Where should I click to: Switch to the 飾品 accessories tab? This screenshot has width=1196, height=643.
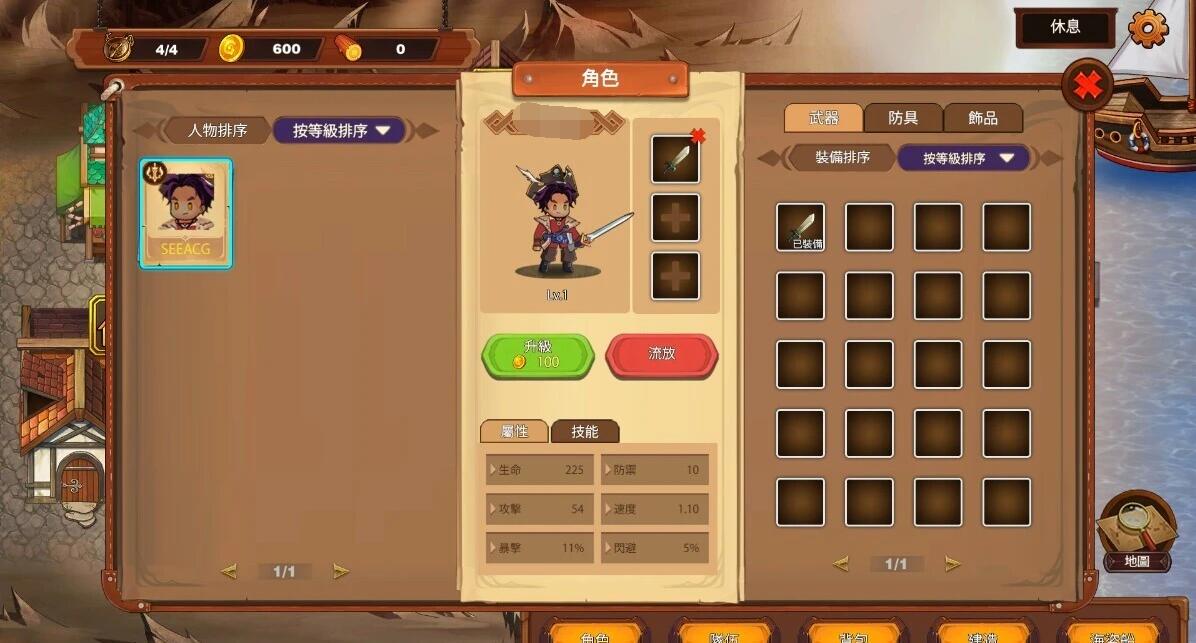983,118
